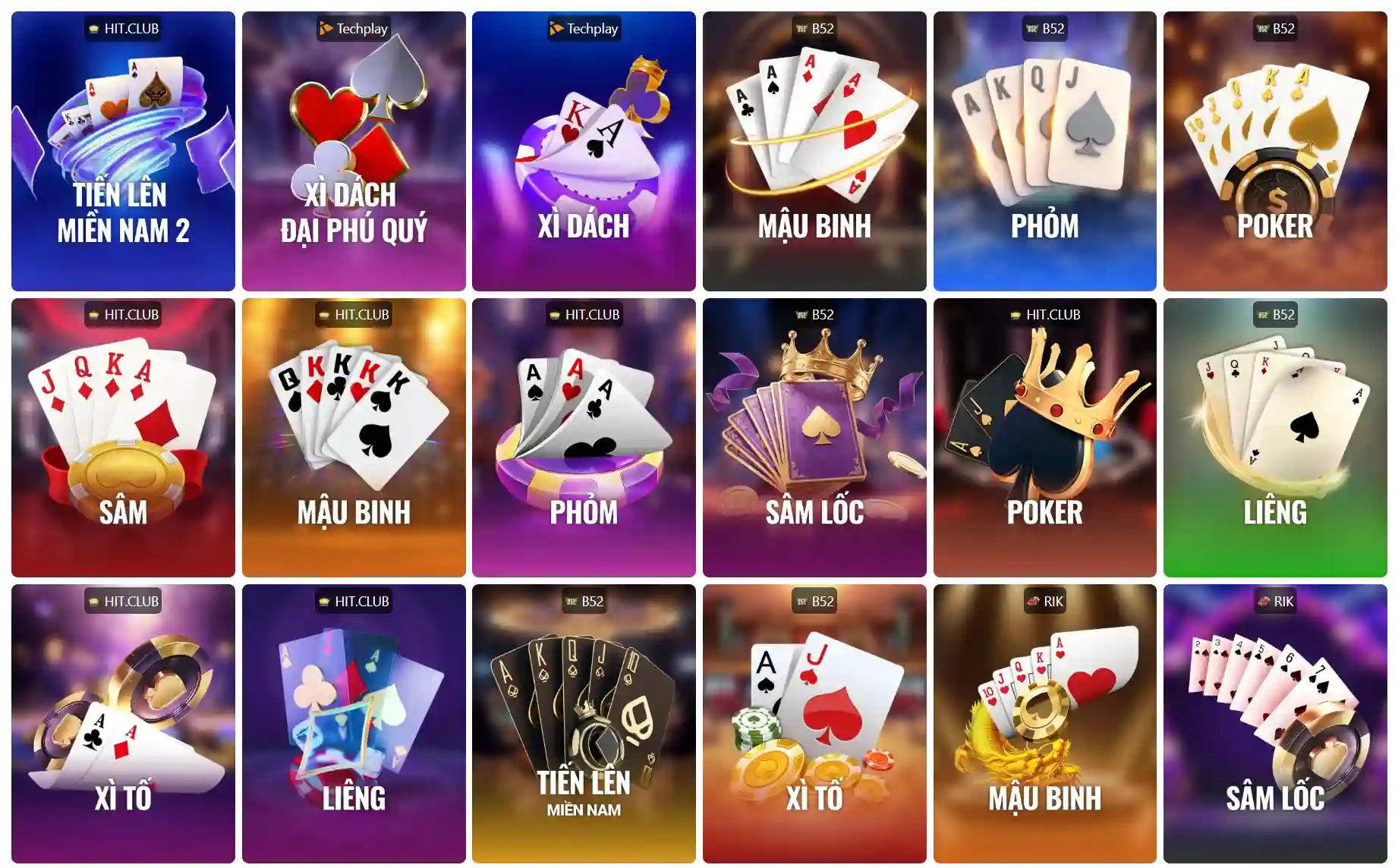
Task: Play the B52 Poker game
Action: coord(1275,151)
